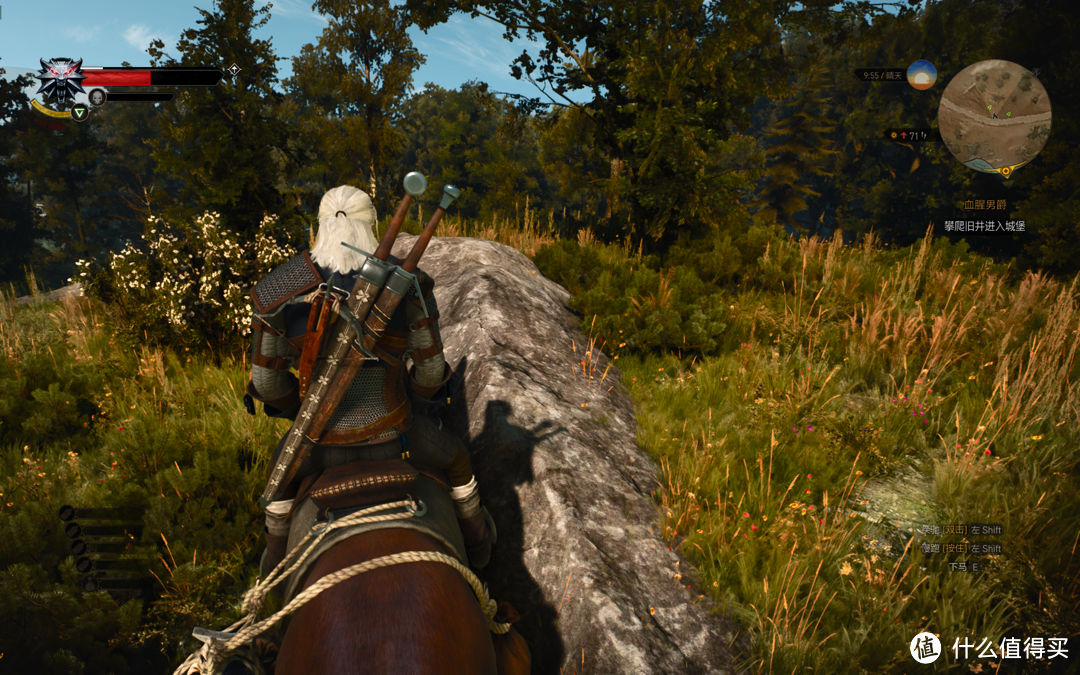
Task: Click the level-up arrow icon beside health bar
Action: click(x=233, y=69)
